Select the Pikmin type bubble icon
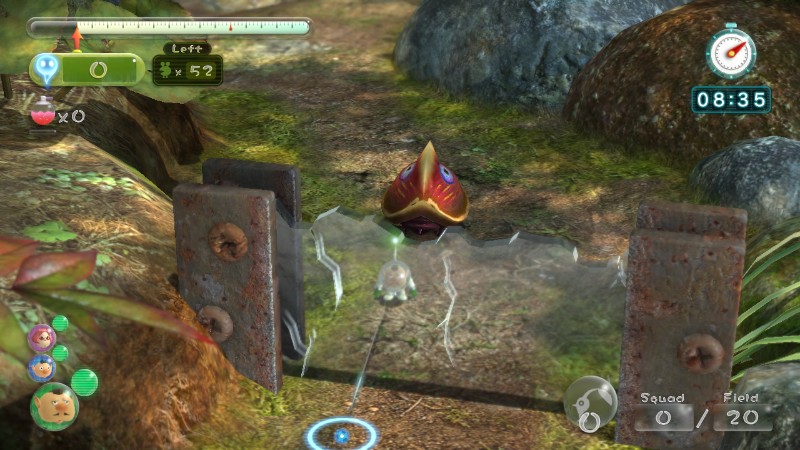 (590, 403)
